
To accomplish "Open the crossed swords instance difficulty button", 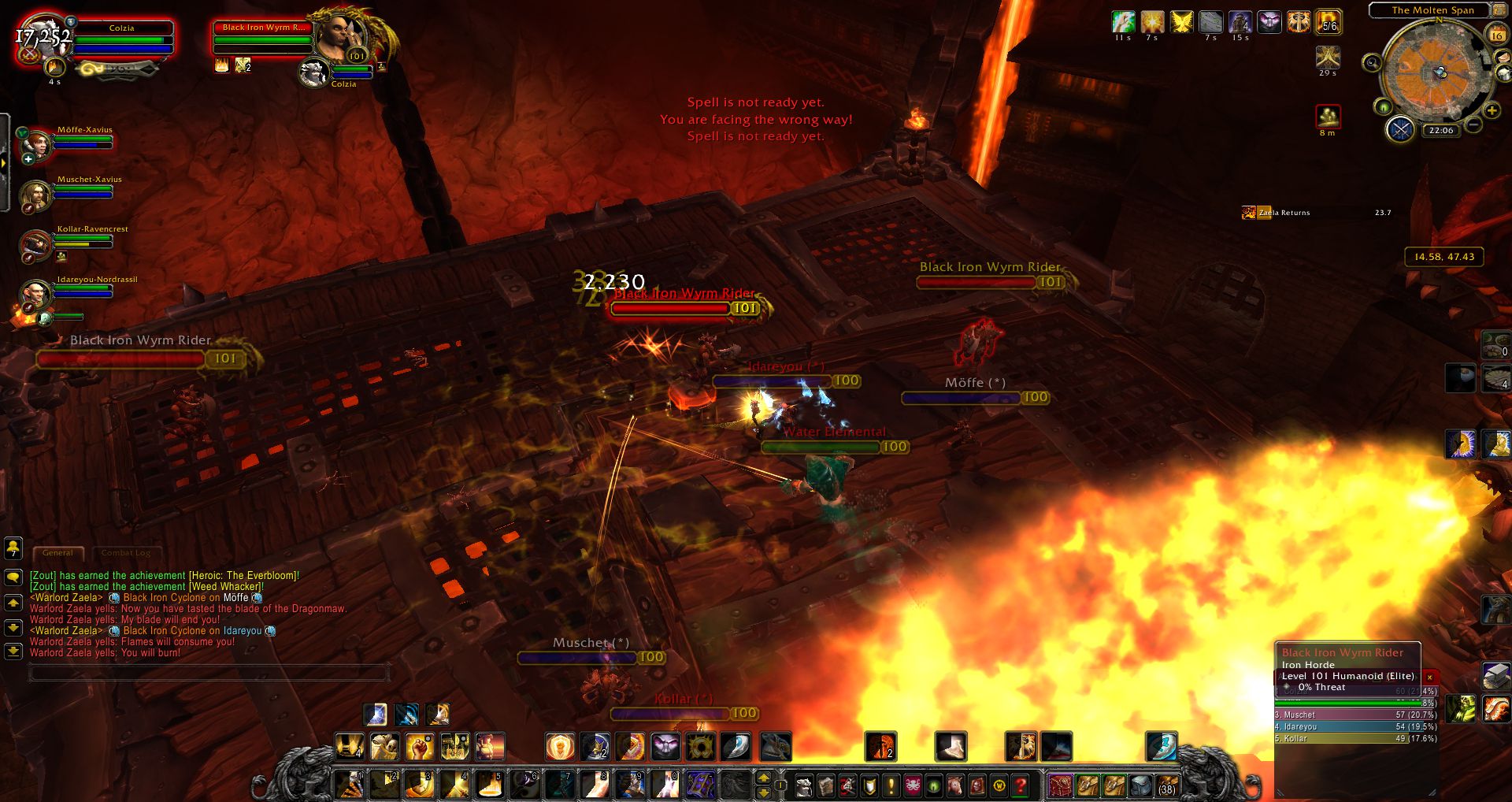I will tap(1400, 128).
